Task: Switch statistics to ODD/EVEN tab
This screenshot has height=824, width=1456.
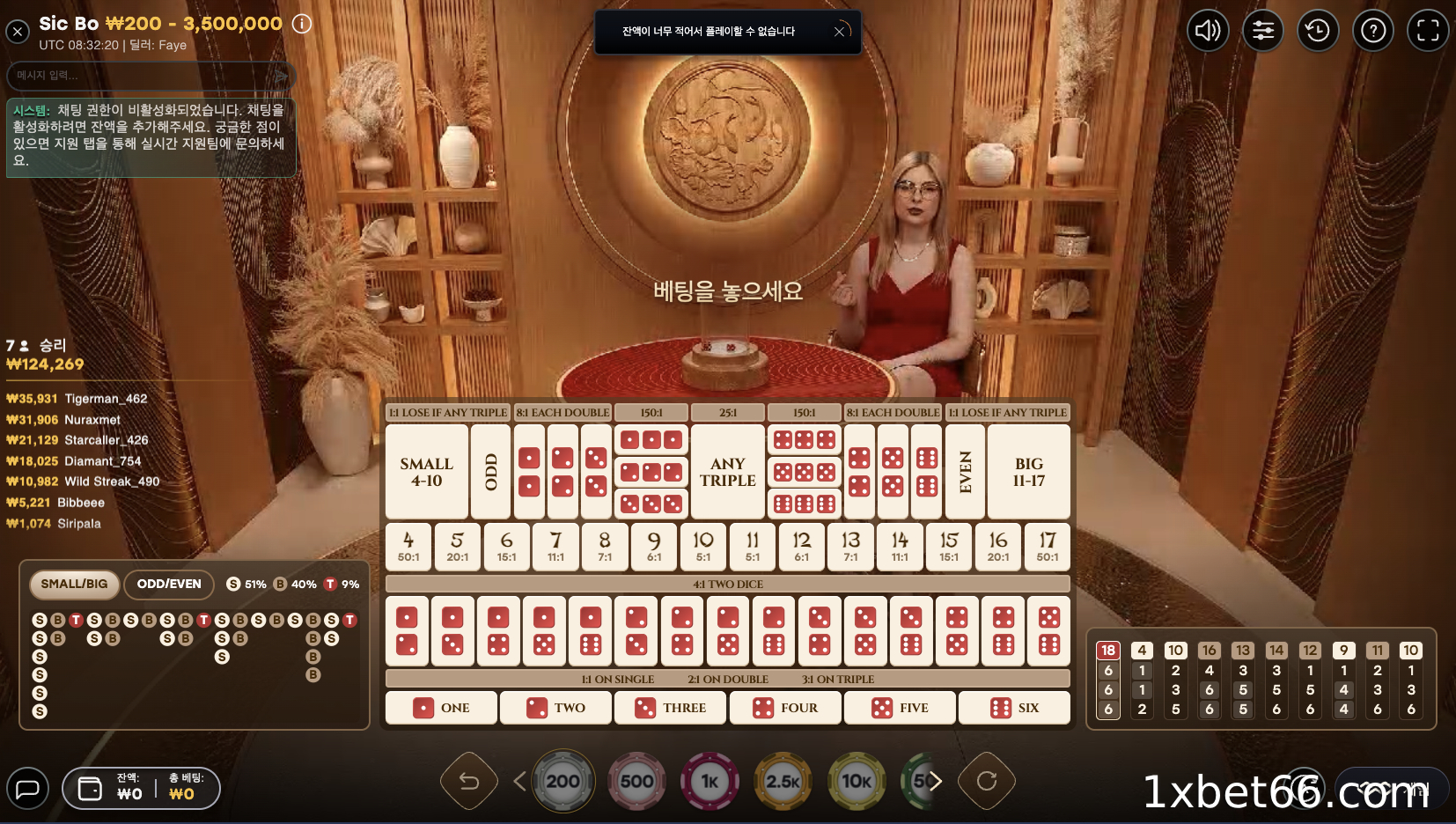Action: click(169, 585)
